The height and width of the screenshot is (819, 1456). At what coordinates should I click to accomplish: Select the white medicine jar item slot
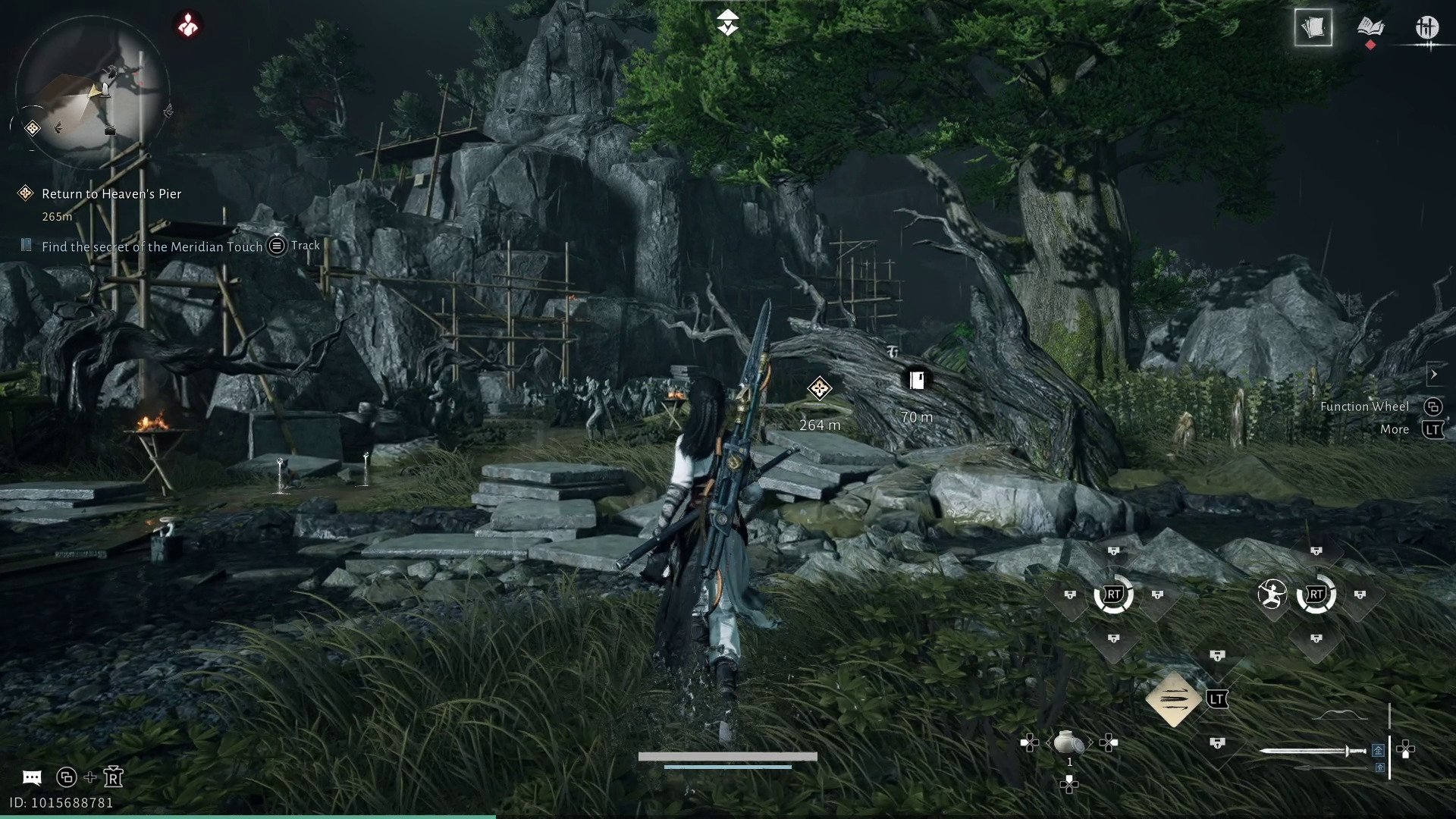(1068, 742)
